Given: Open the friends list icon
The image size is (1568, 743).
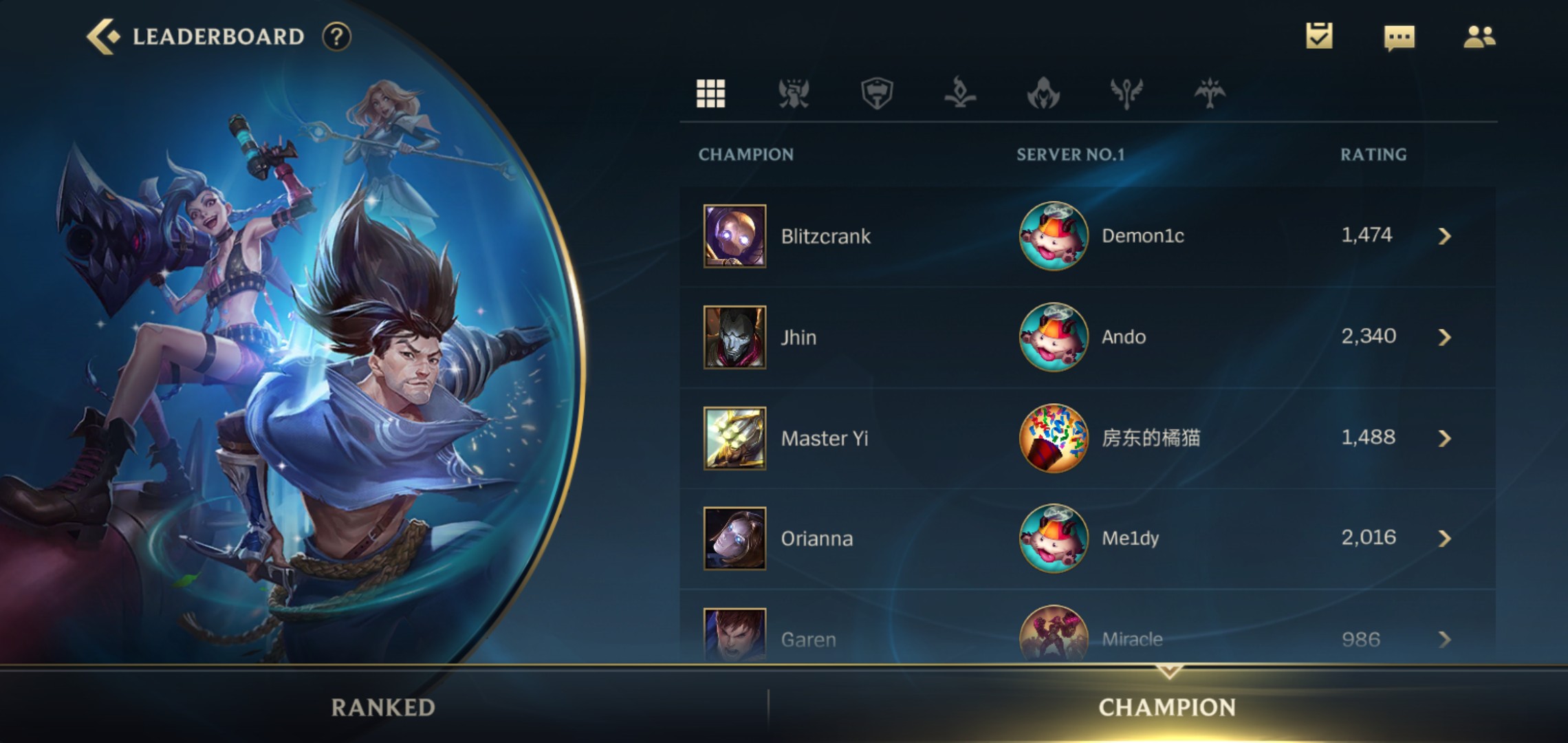Looking at the screenshot, I should 1479,36.
